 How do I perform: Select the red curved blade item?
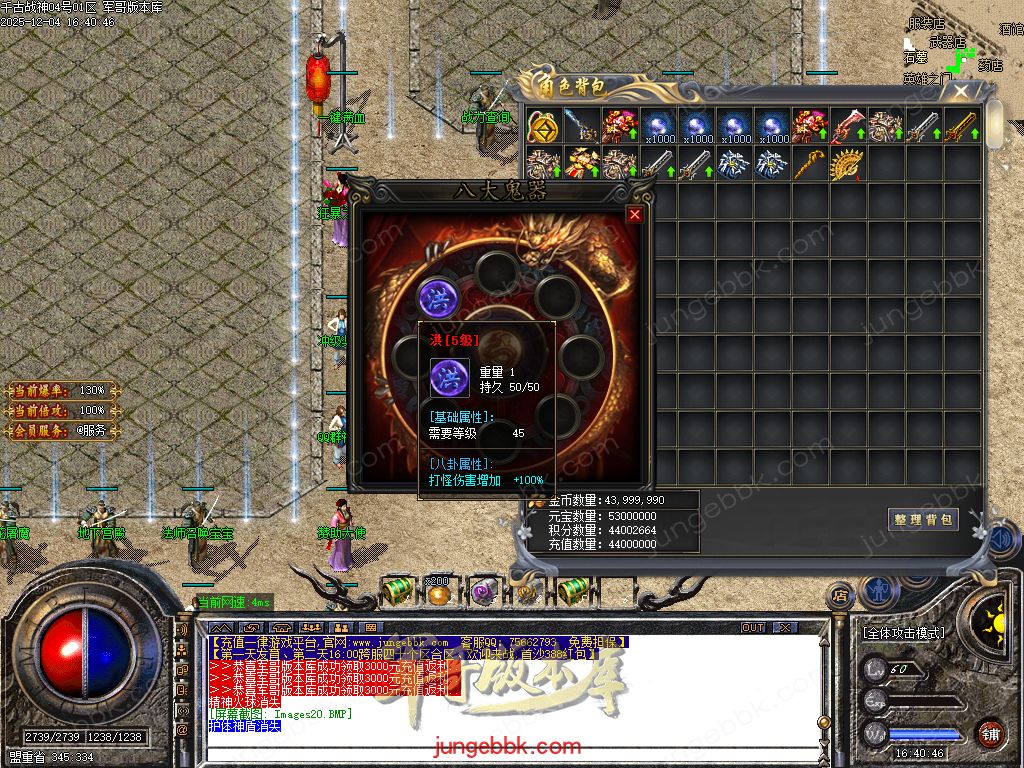847,125
